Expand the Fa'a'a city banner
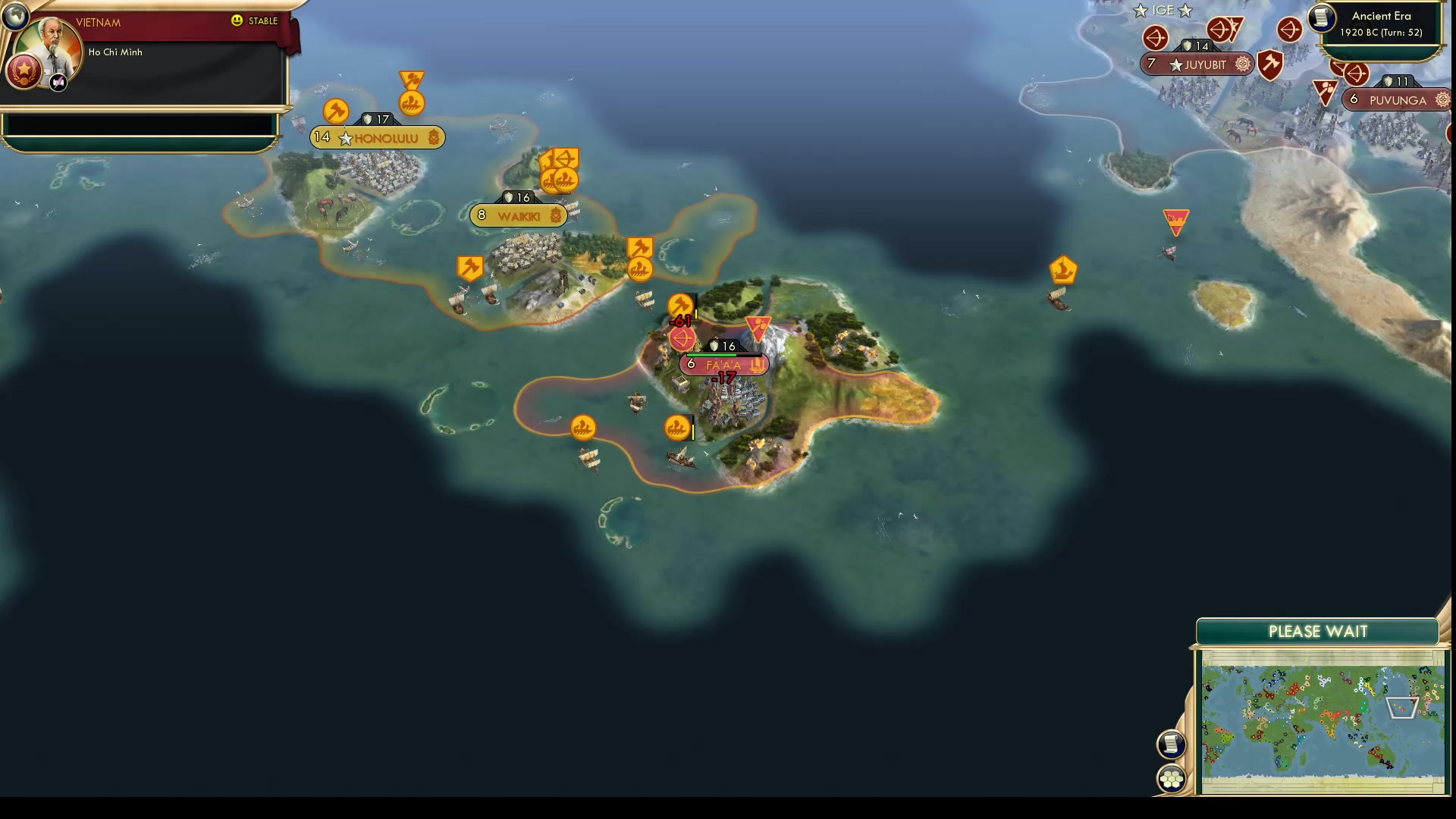 point(724,365)
